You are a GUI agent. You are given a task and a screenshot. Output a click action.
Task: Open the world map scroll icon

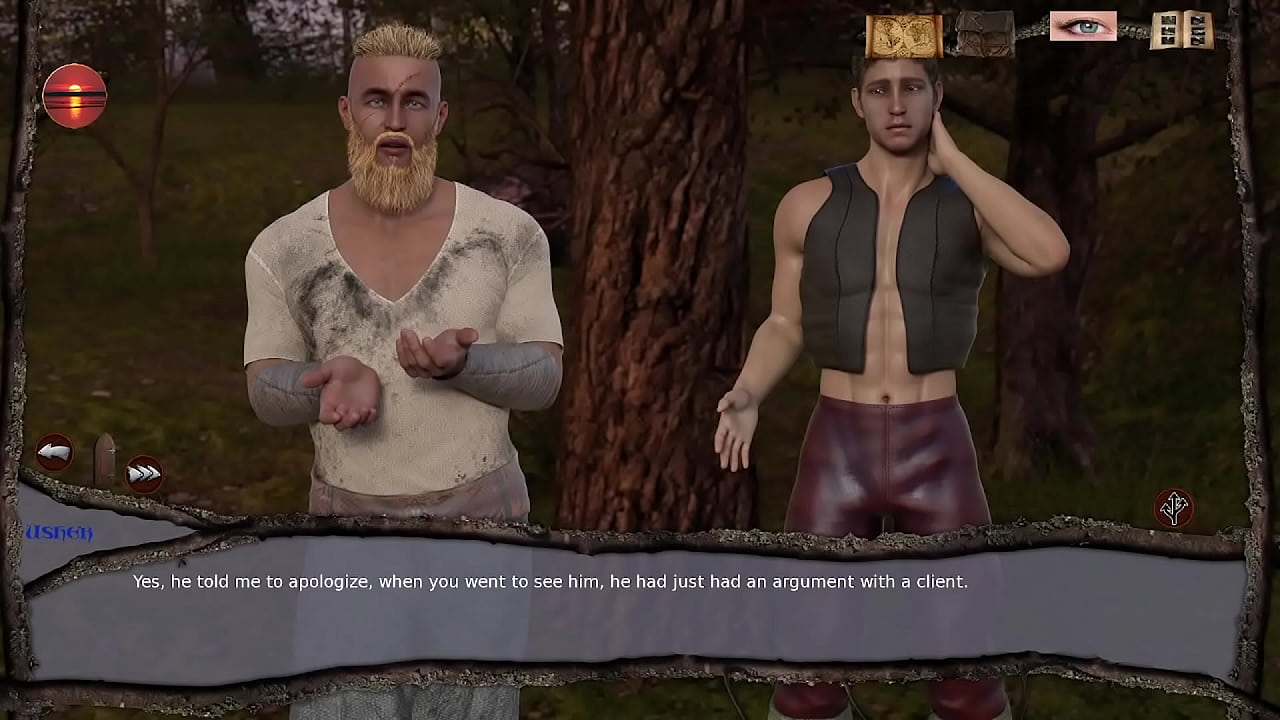tap(903, 35)
